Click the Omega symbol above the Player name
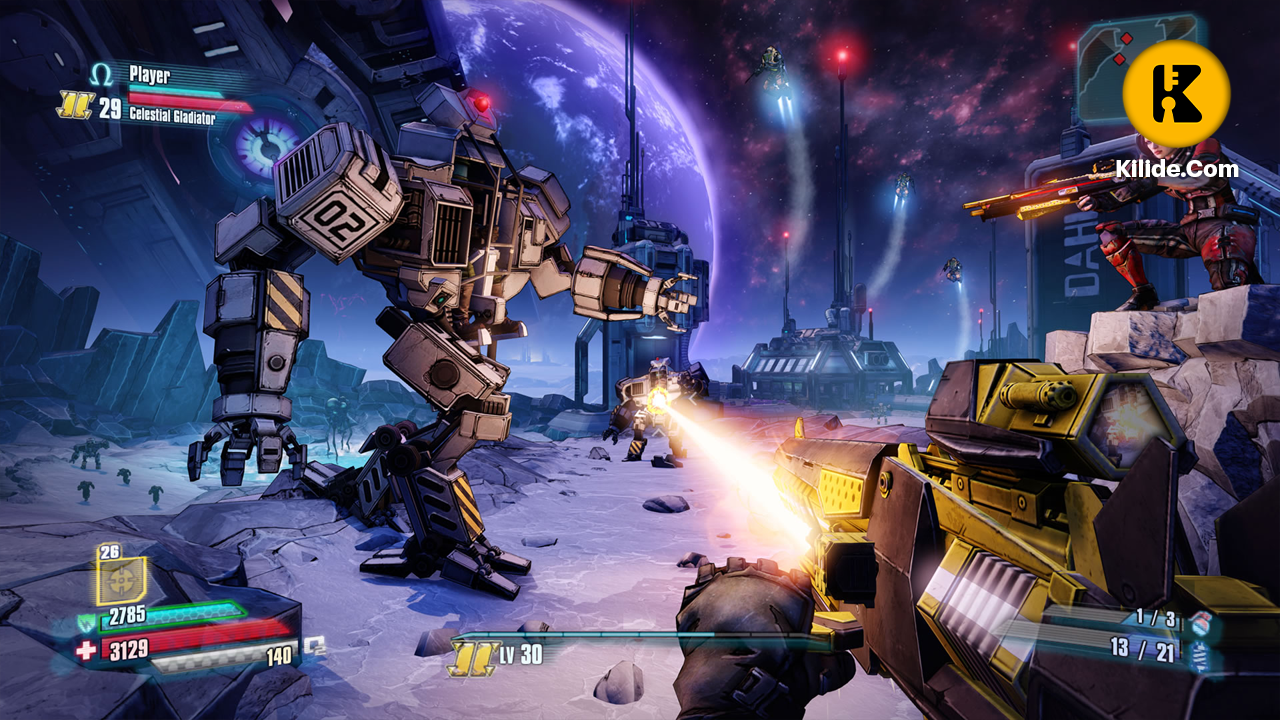 [x=100, y=72]
